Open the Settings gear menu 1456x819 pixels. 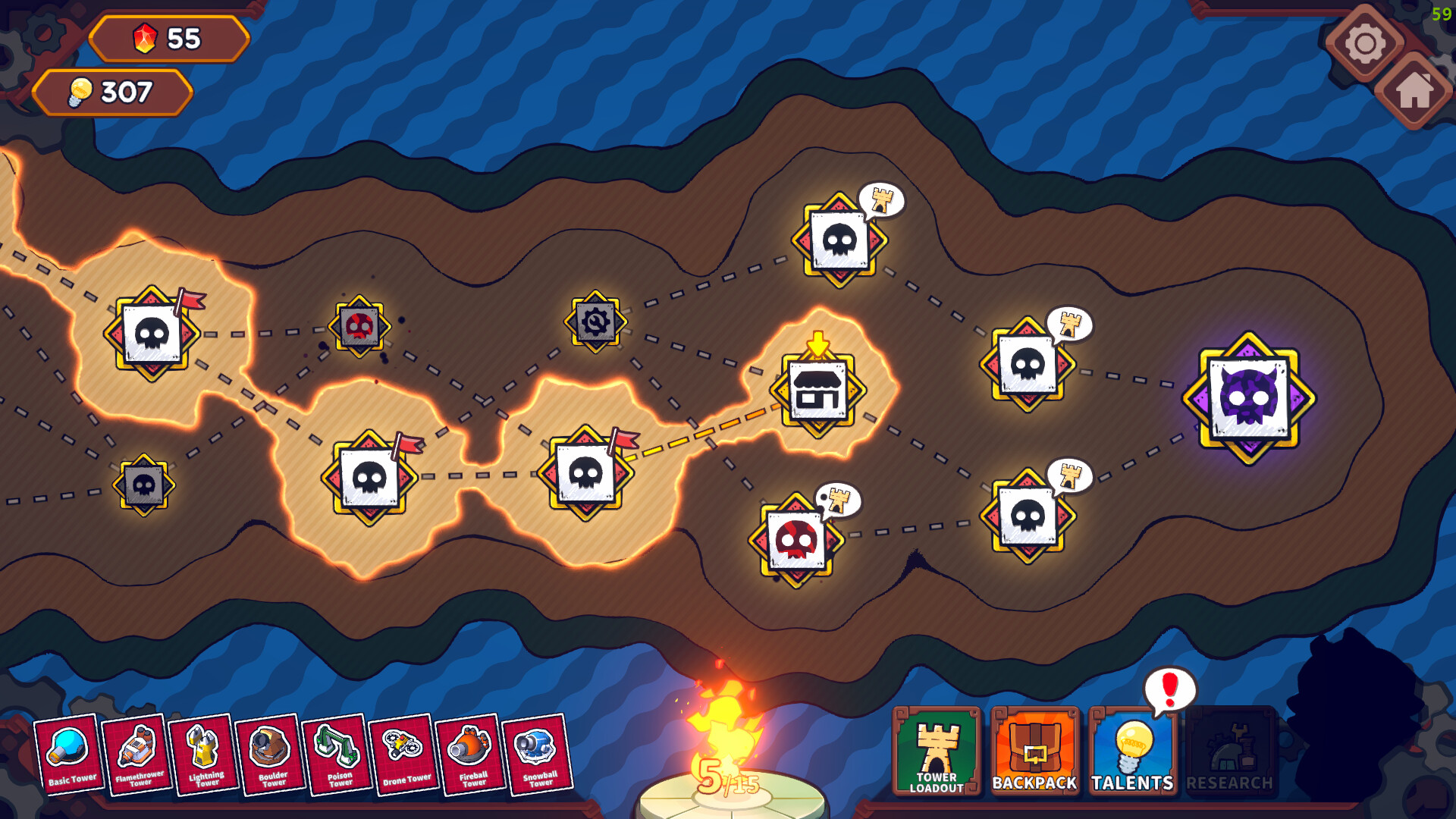(x=1365, y=44)
